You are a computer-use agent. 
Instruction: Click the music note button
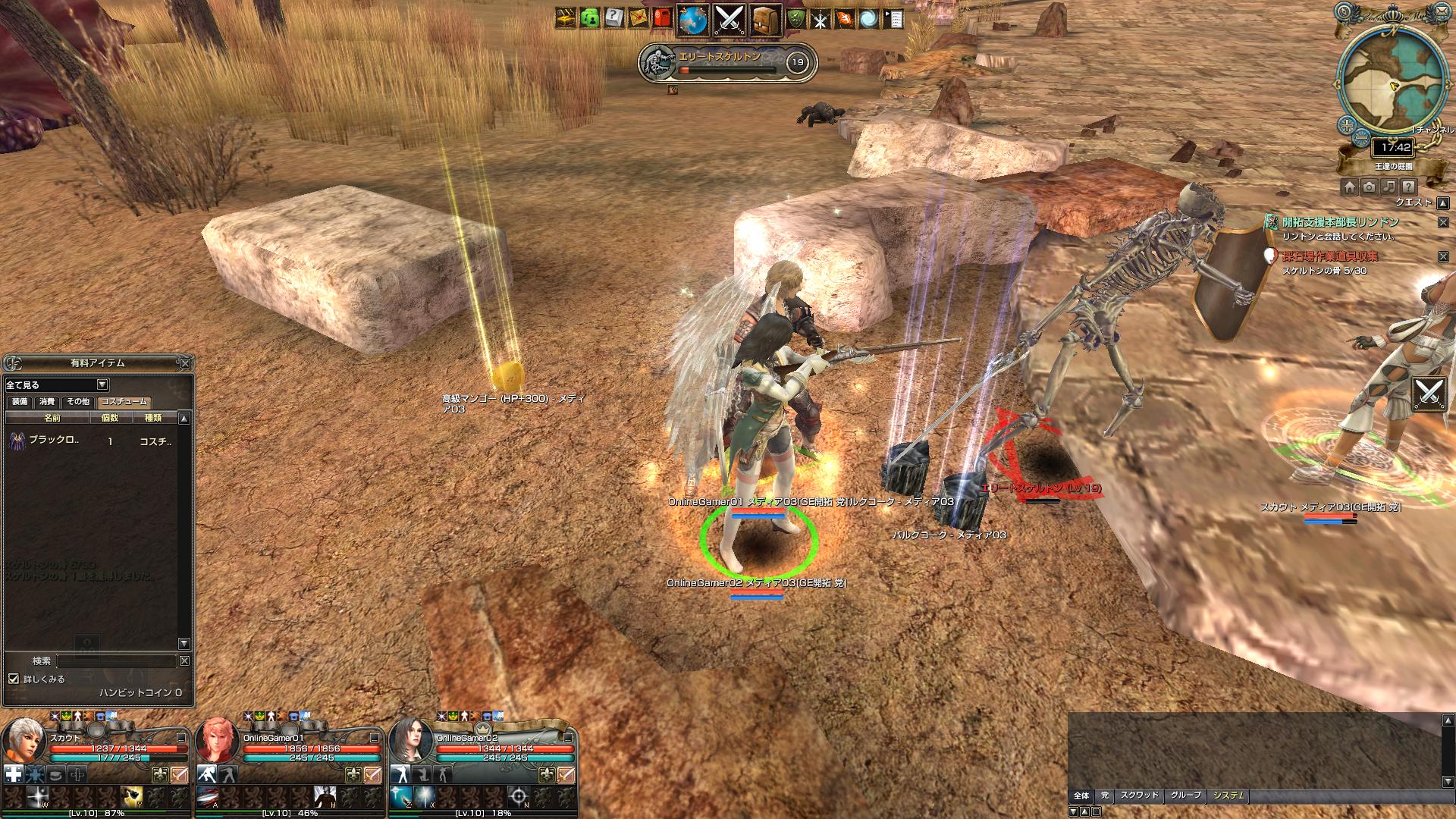tap(1389, 187)
